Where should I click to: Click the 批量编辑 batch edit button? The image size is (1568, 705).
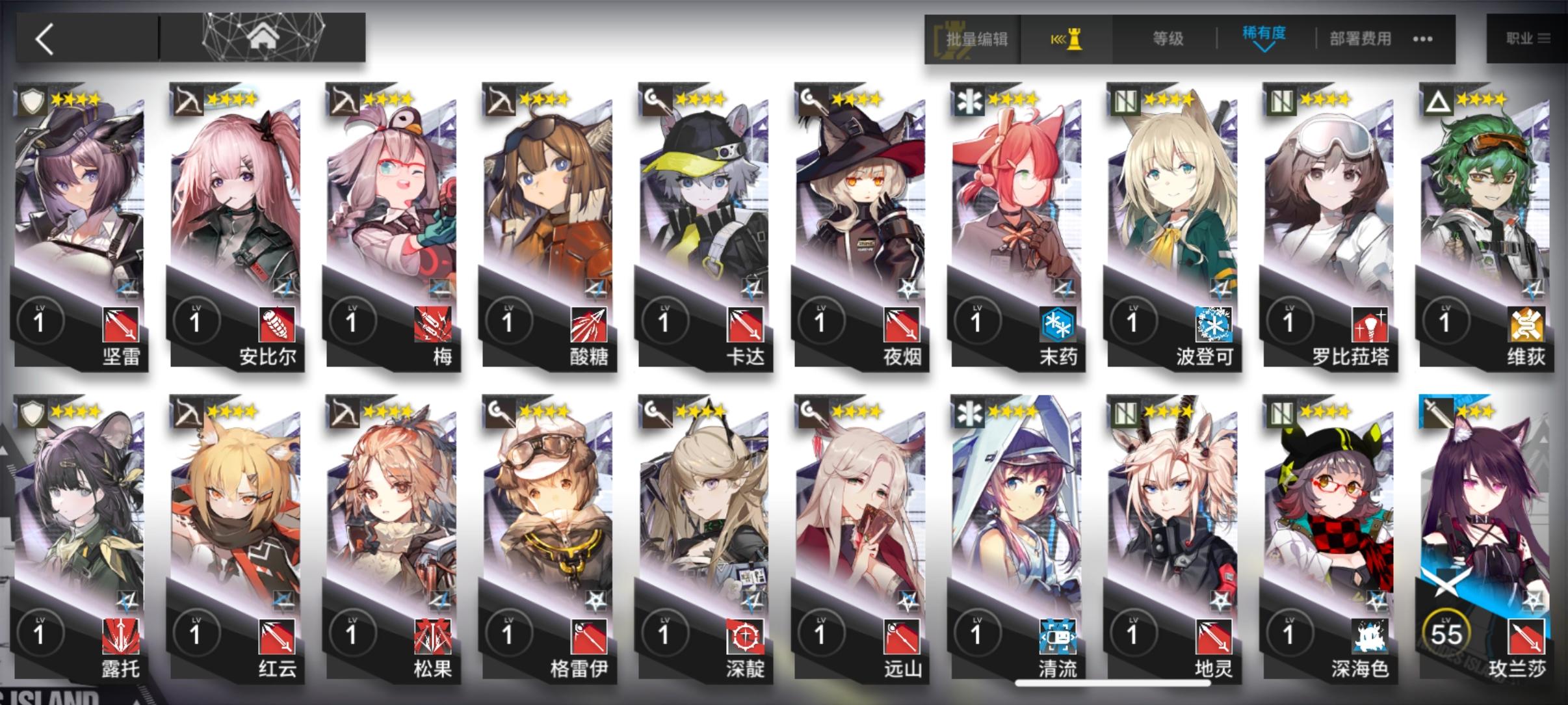pyautogui.click(x=977, y=38)
